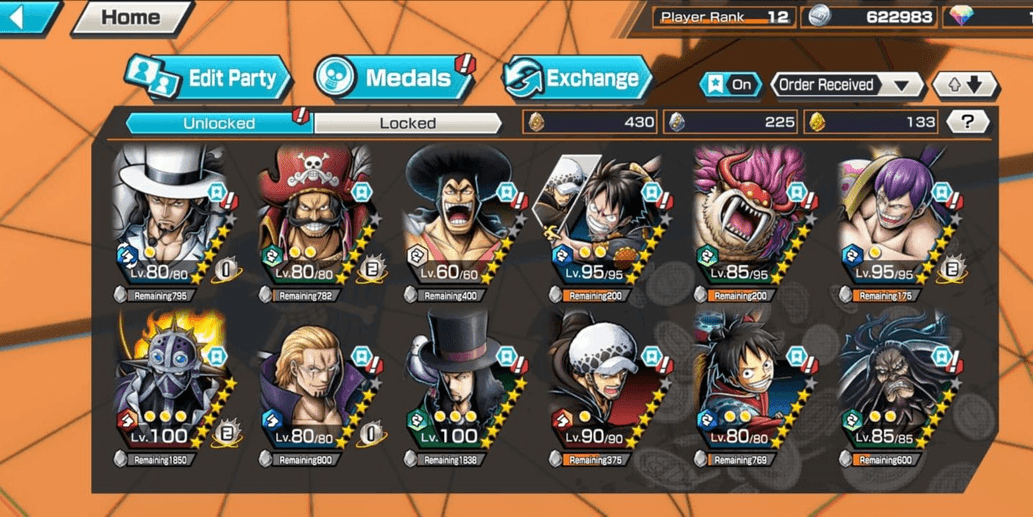Screen dimensions: 1033x517
Task: Return to the Home screen
Action: click(131, 17)
